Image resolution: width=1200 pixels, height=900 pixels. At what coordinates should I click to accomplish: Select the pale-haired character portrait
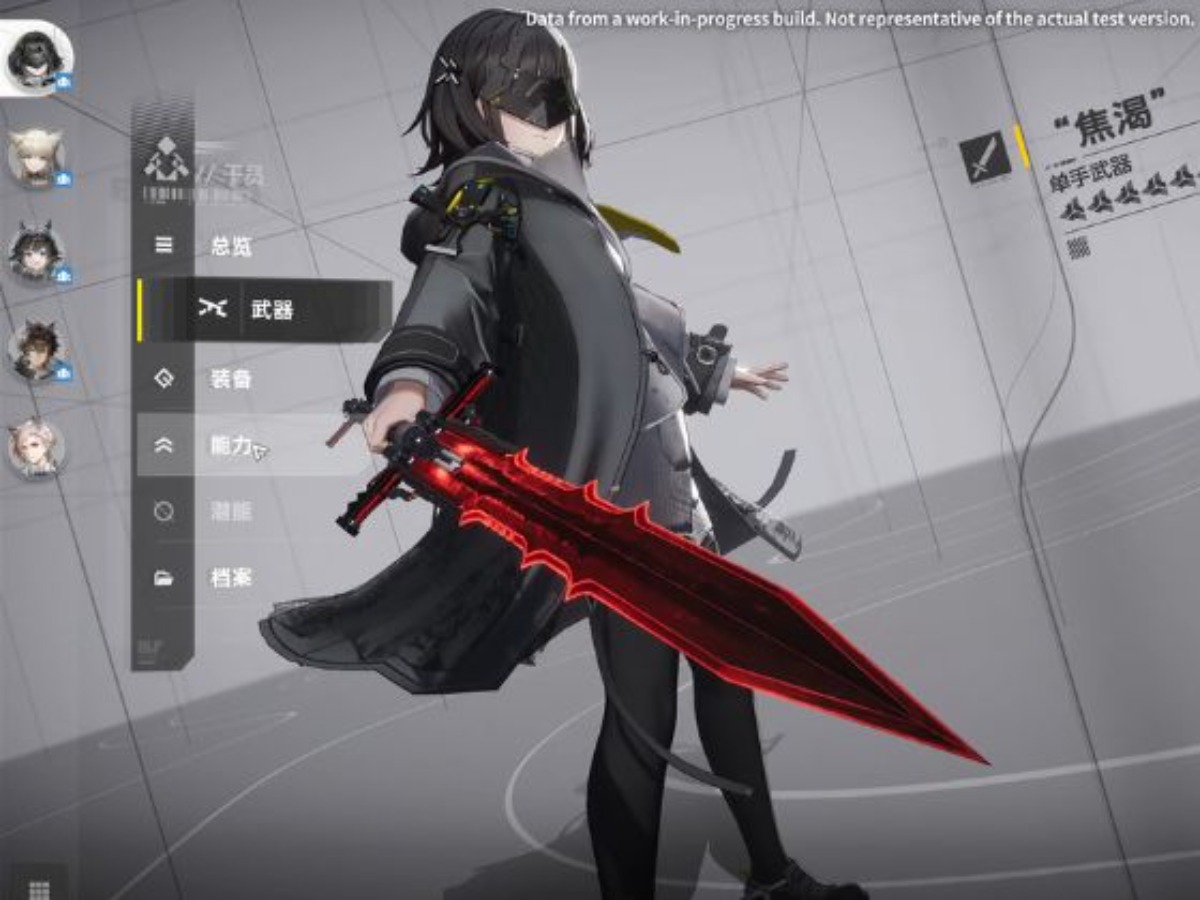pos(37,446)
